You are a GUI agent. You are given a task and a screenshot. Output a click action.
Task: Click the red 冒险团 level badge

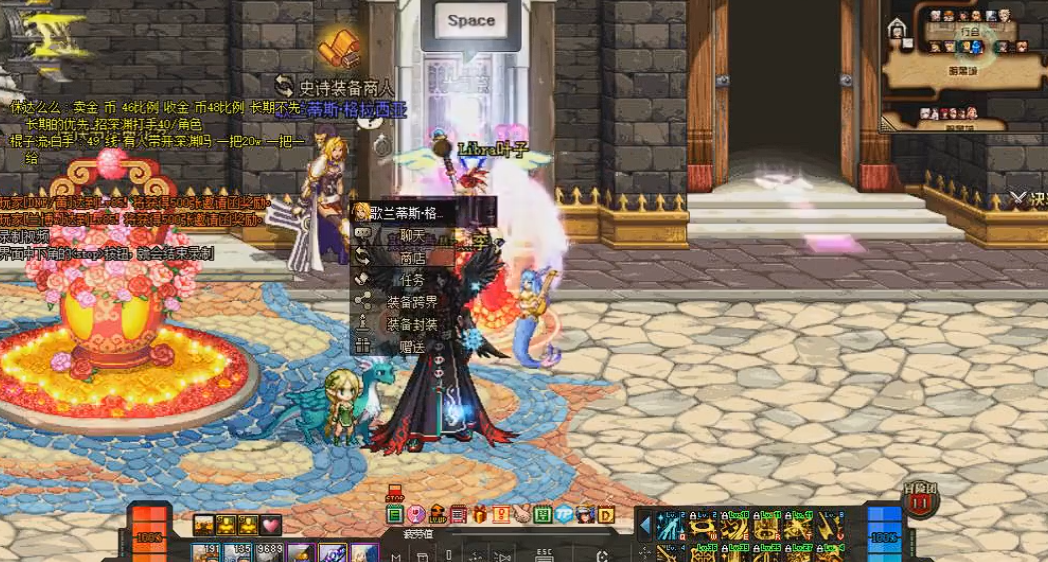click(919, 501)
